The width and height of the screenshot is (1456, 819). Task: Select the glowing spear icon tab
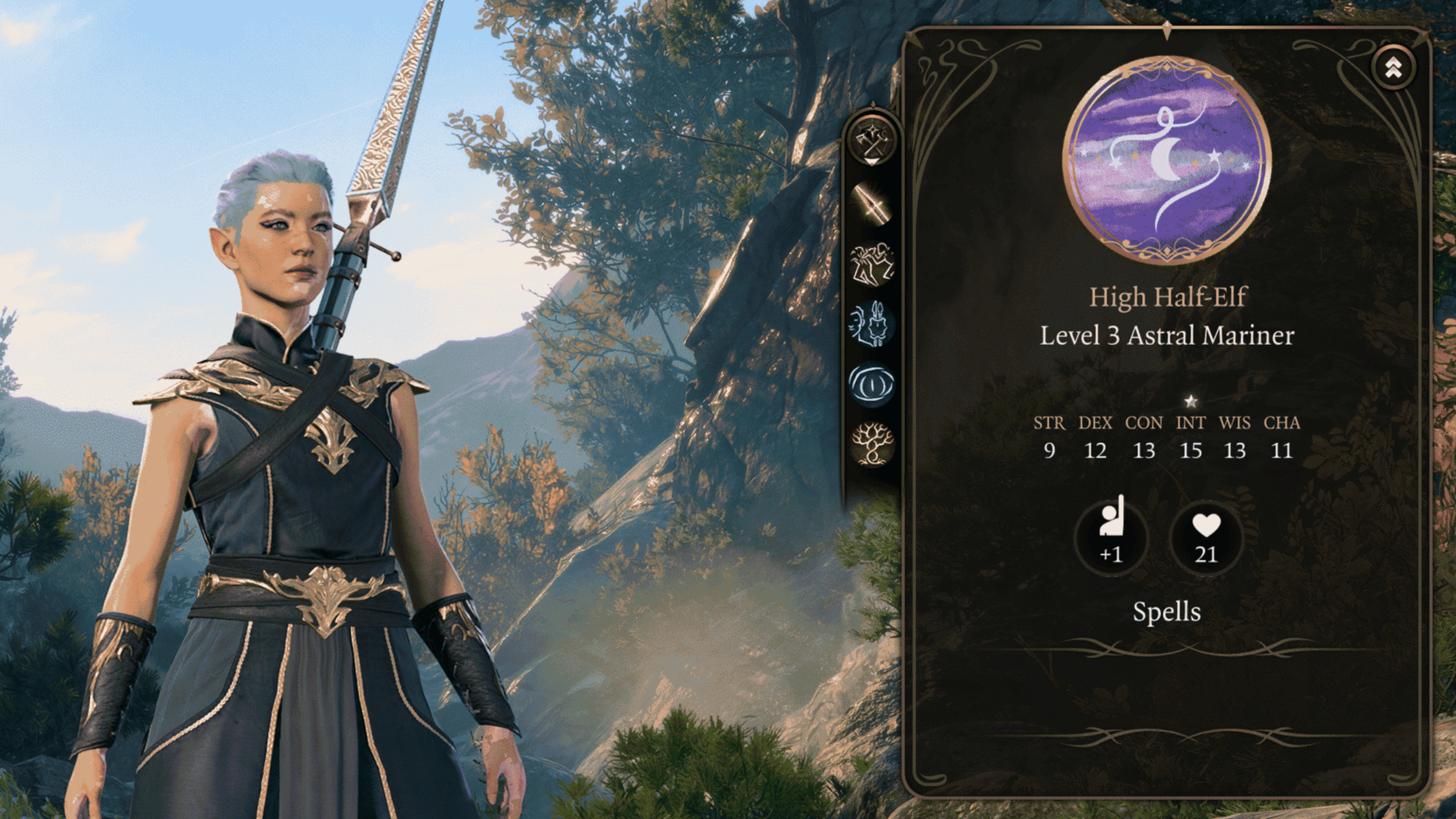coord(872,205)
